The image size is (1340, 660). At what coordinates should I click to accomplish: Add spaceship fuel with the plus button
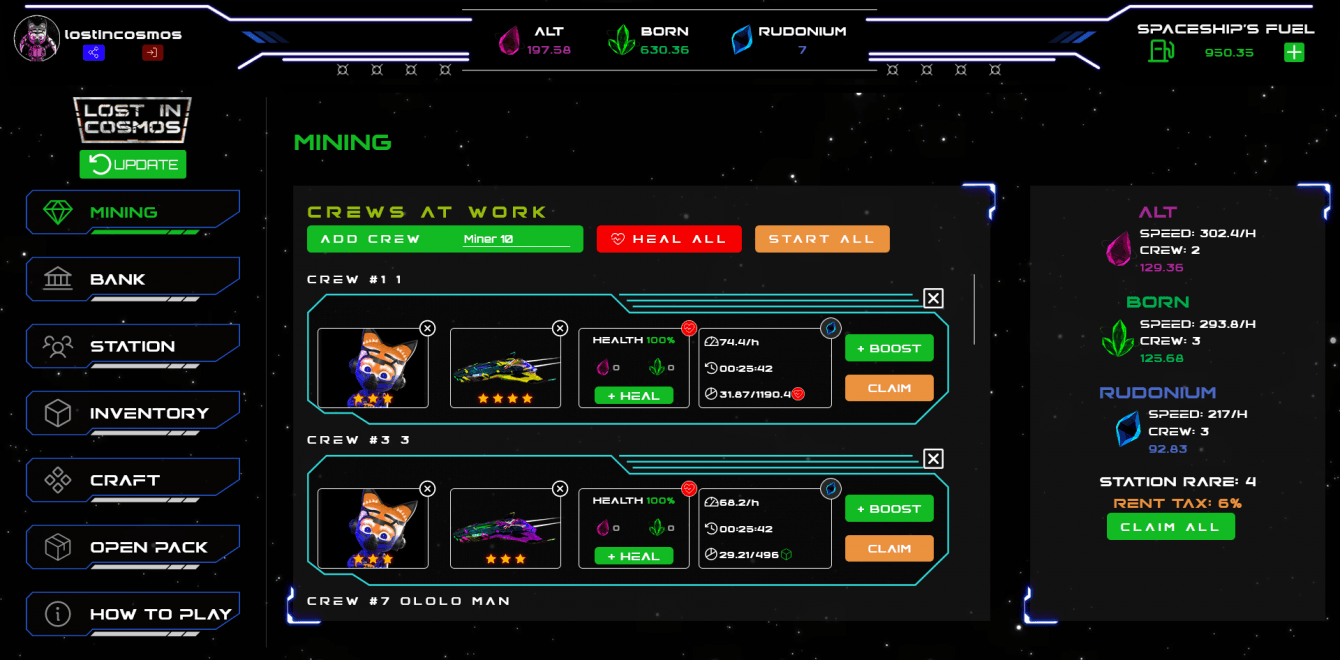point(1294,52)
